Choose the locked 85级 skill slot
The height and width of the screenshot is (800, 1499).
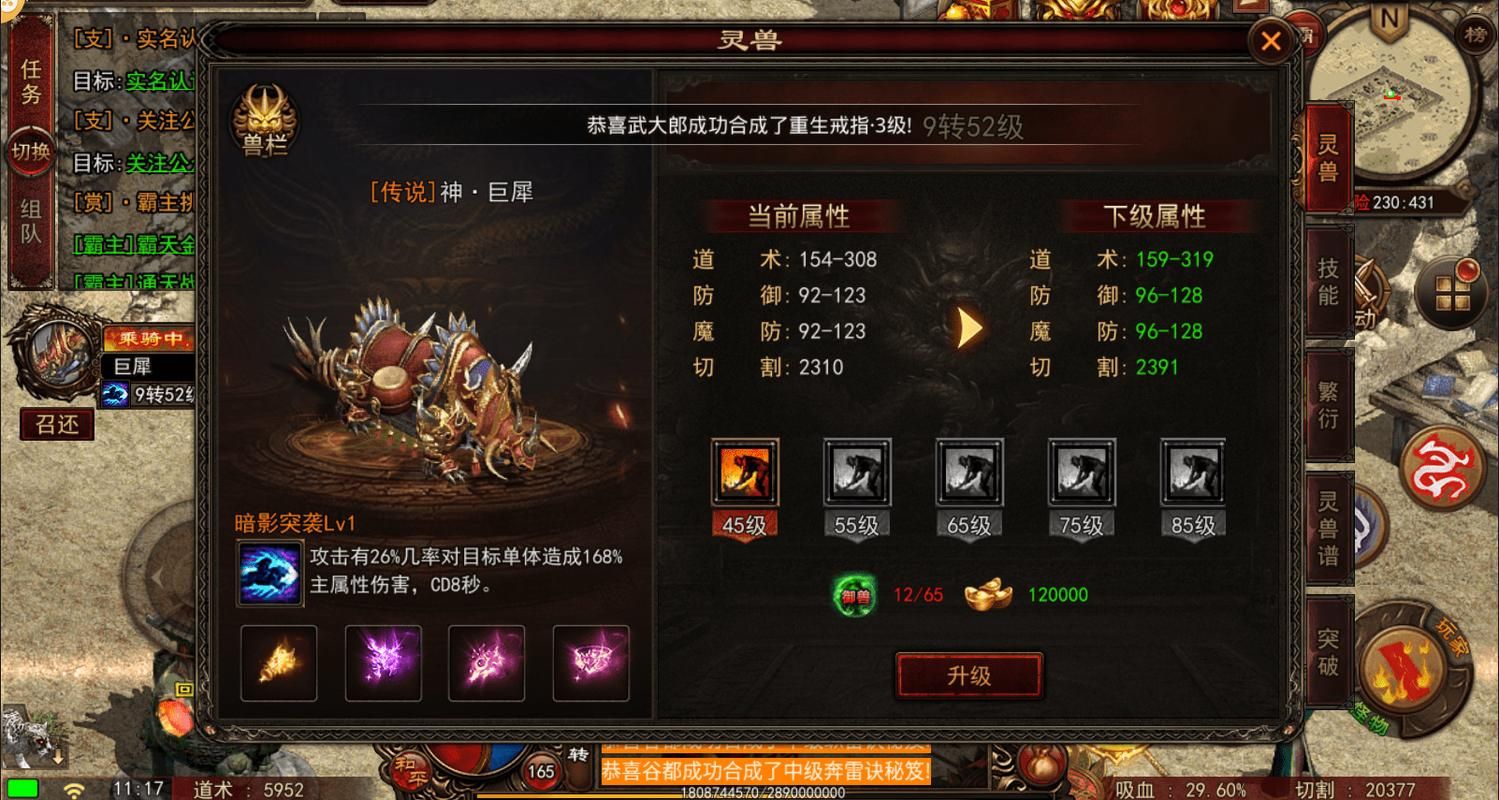point(1192,474)
